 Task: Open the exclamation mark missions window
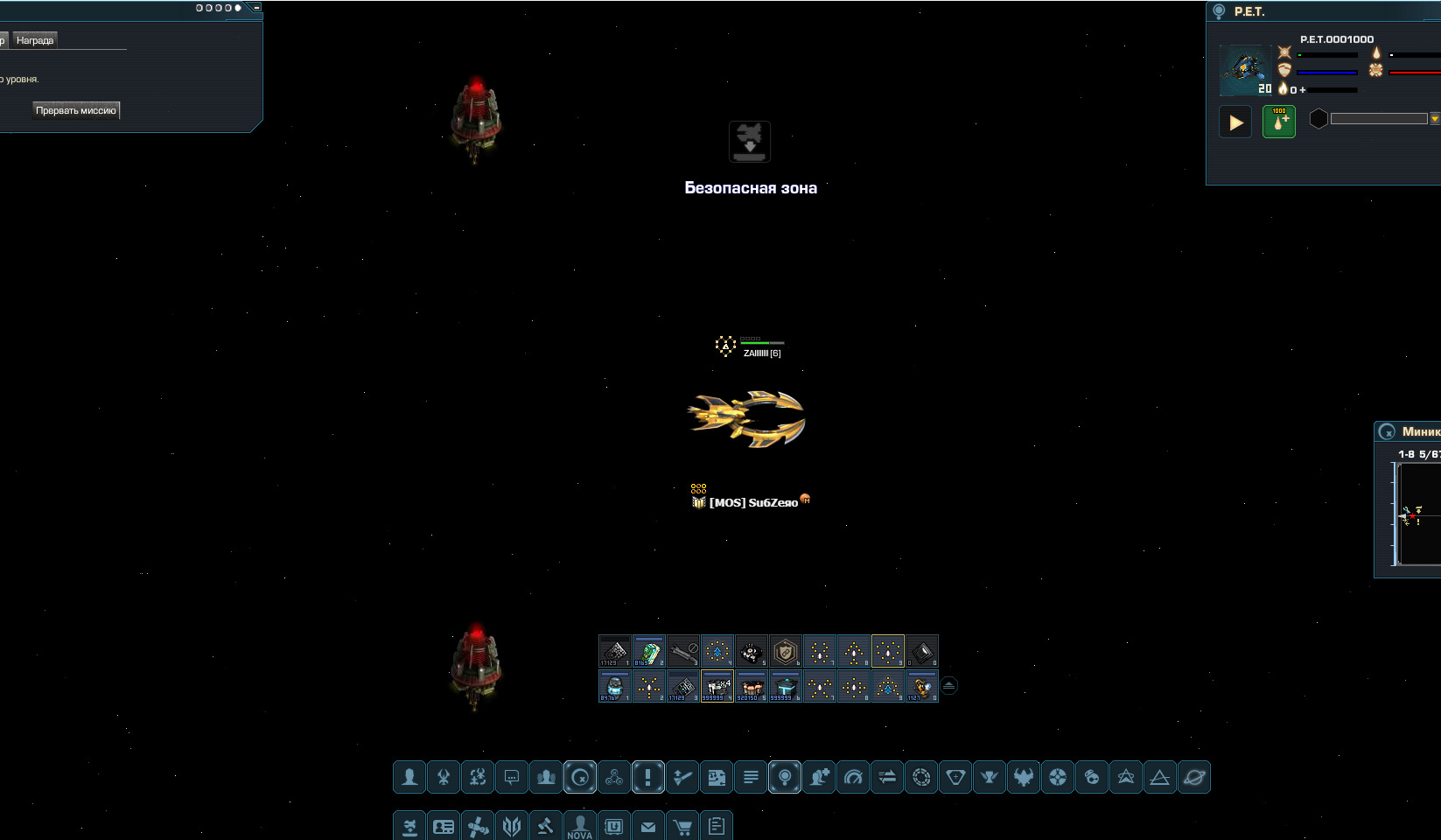(648, 777)
